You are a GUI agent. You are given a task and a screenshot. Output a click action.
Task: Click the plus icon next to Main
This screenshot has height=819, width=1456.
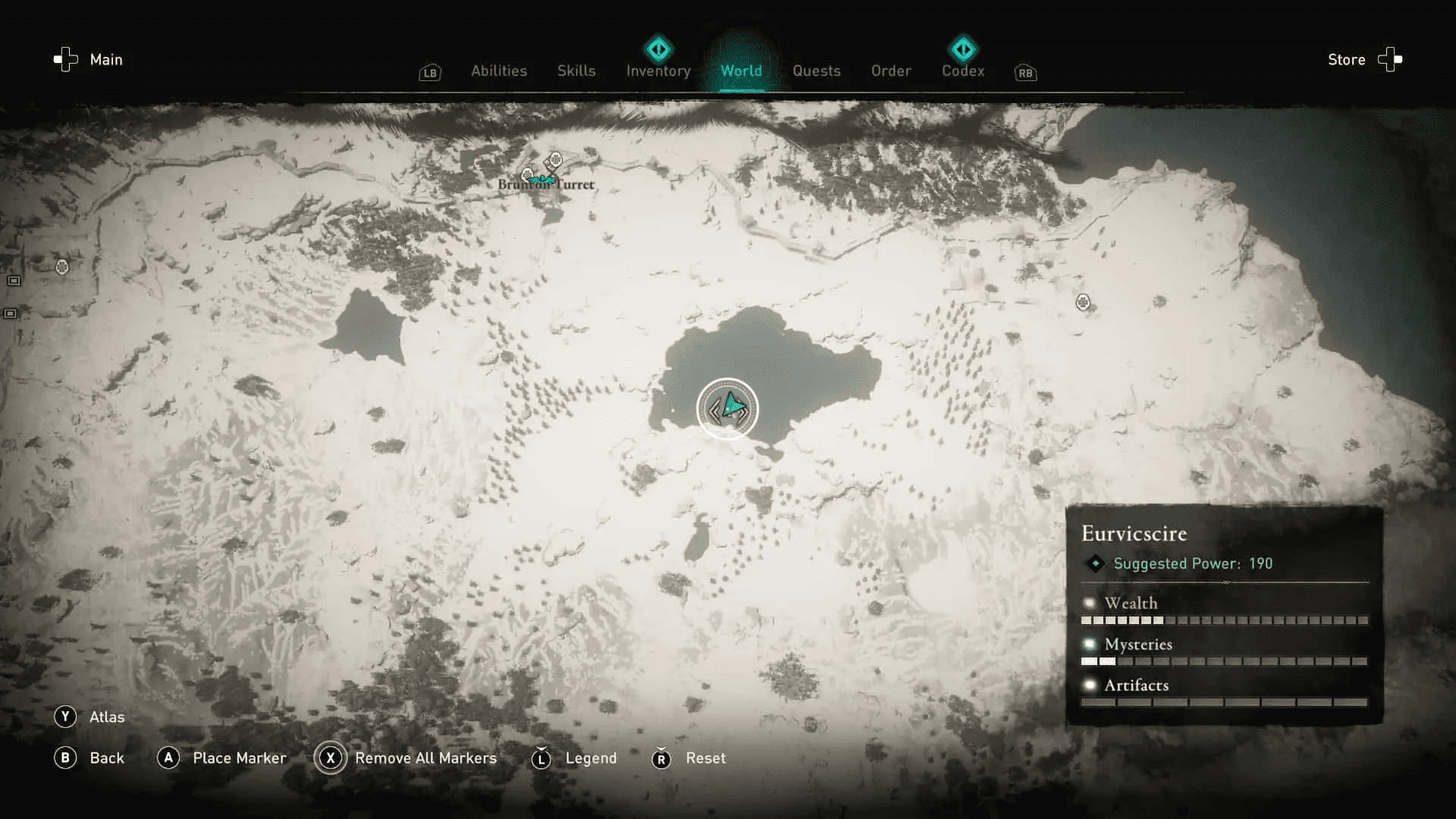(x=64, y=59)
